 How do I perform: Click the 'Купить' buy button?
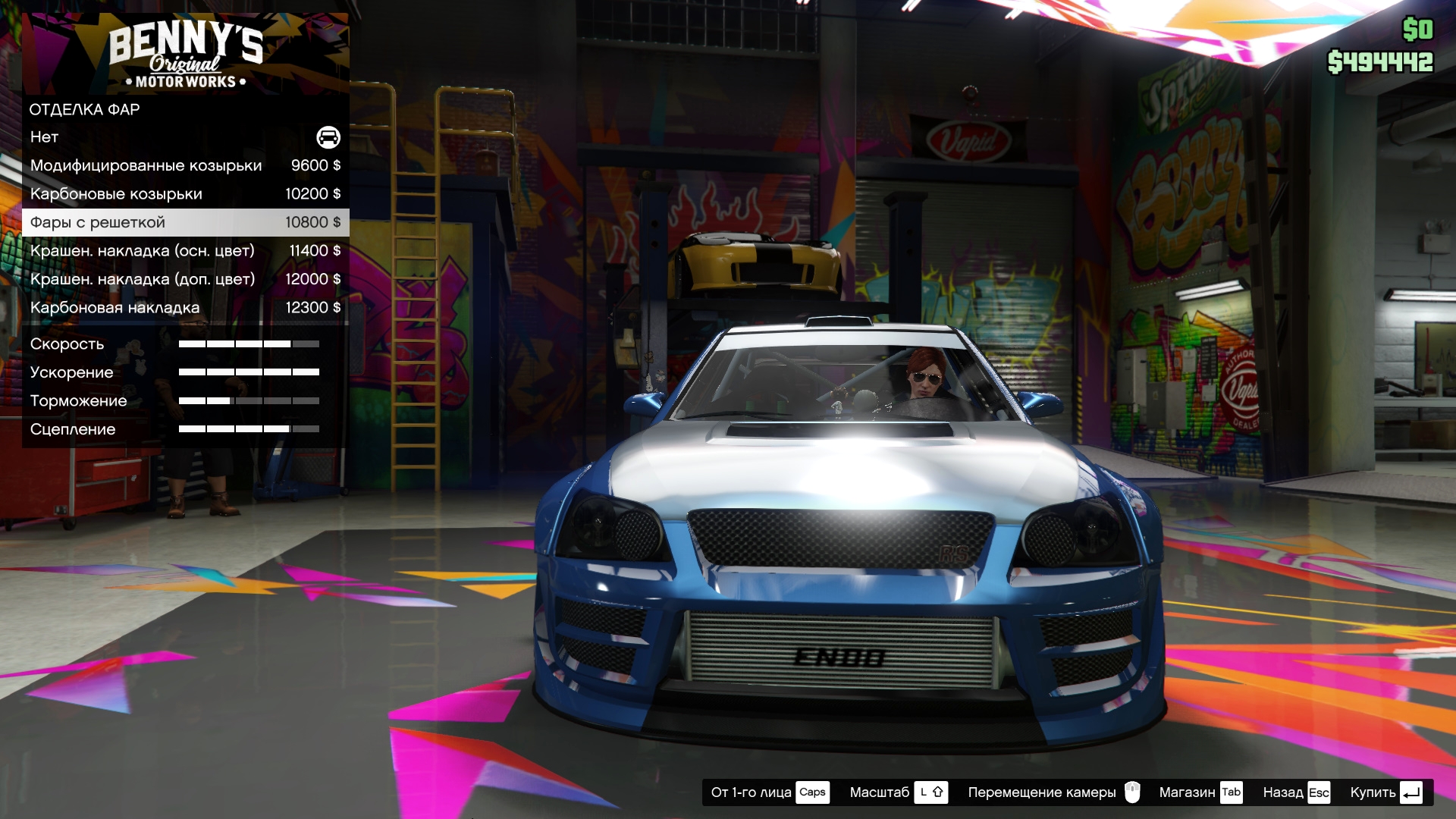(x=1385, y=792)
